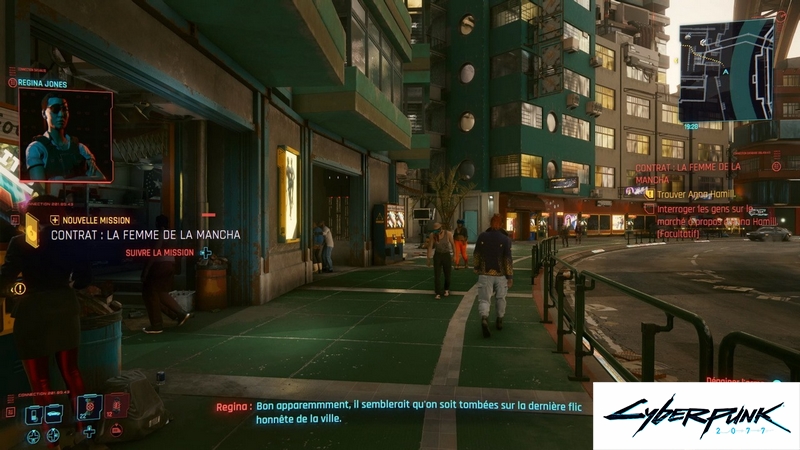Click the exclamation alert icon

coord(19,288)
